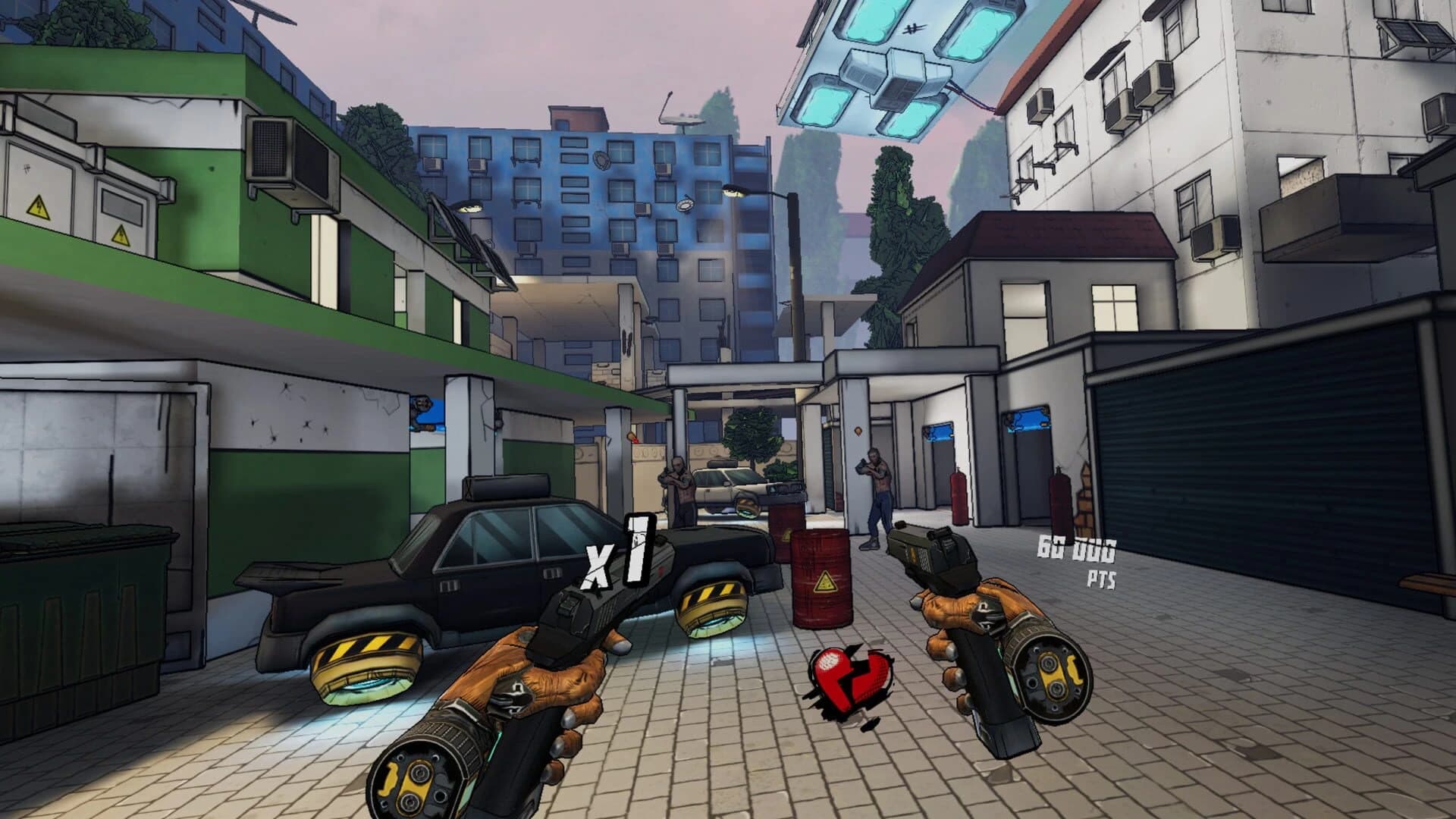Select the left-hand pistol

569,622
